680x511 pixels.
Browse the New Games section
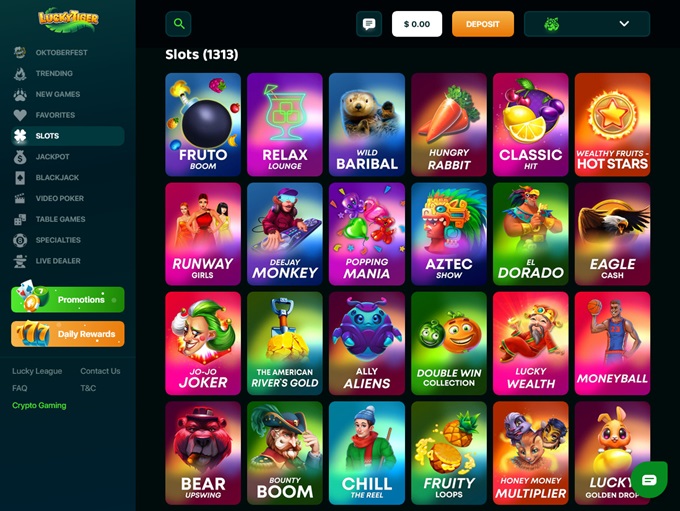point(58,94)
